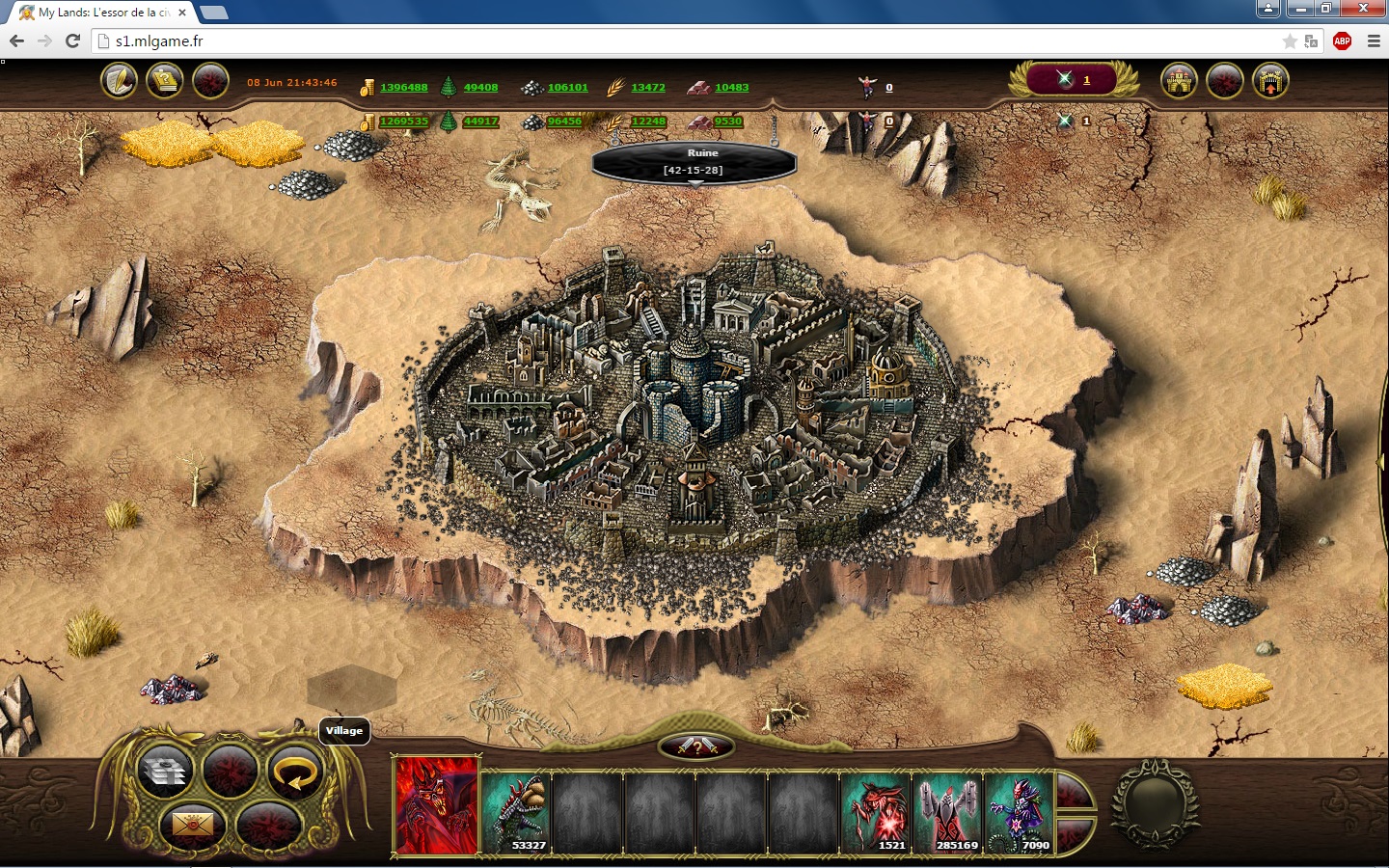Viewport: 1389px width, 868px height.
Task: Open the yellow castle icon
Action: (1179, 81)
